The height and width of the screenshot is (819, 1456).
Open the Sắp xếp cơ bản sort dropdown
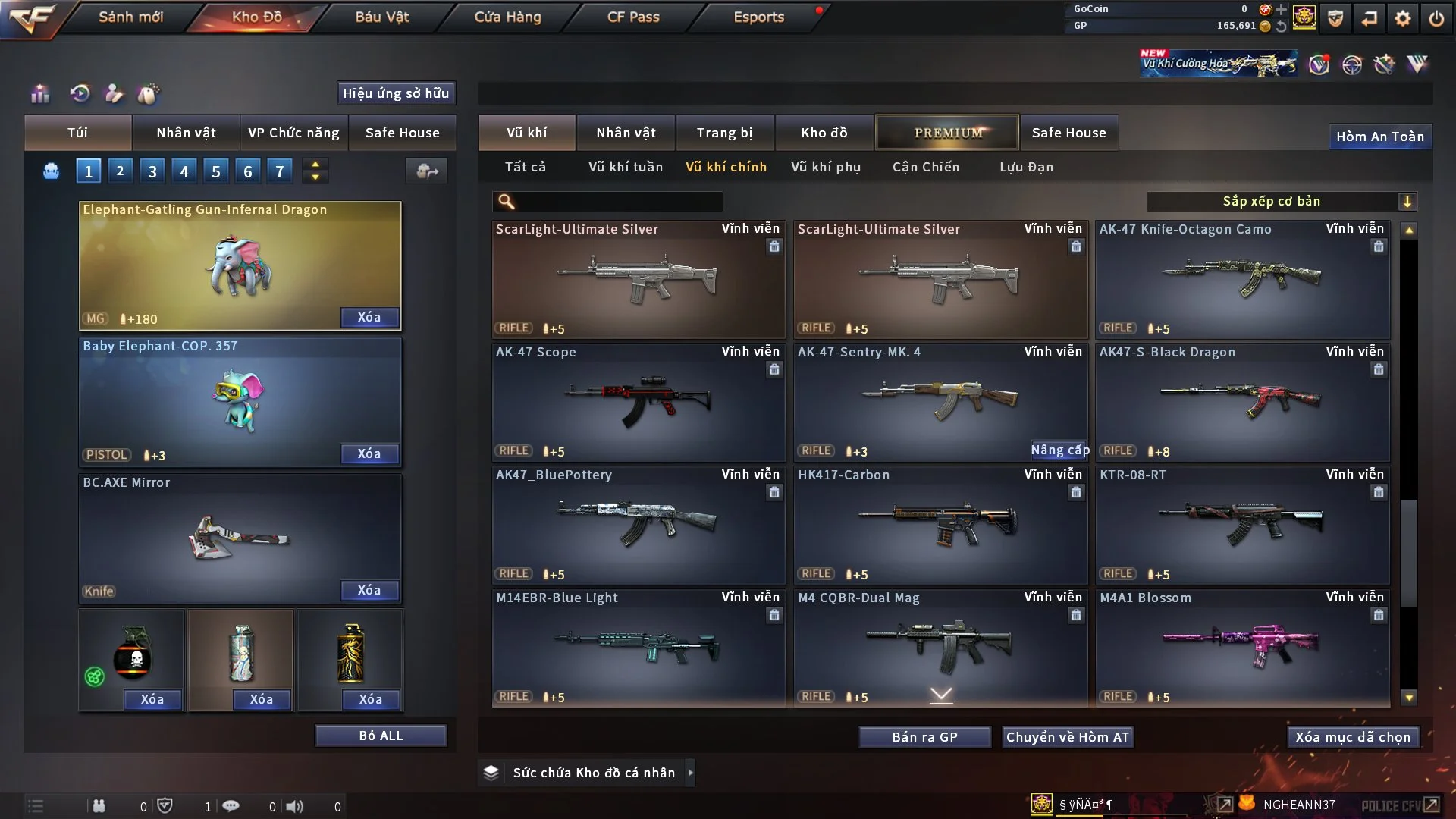click(x=1281, y=202)
